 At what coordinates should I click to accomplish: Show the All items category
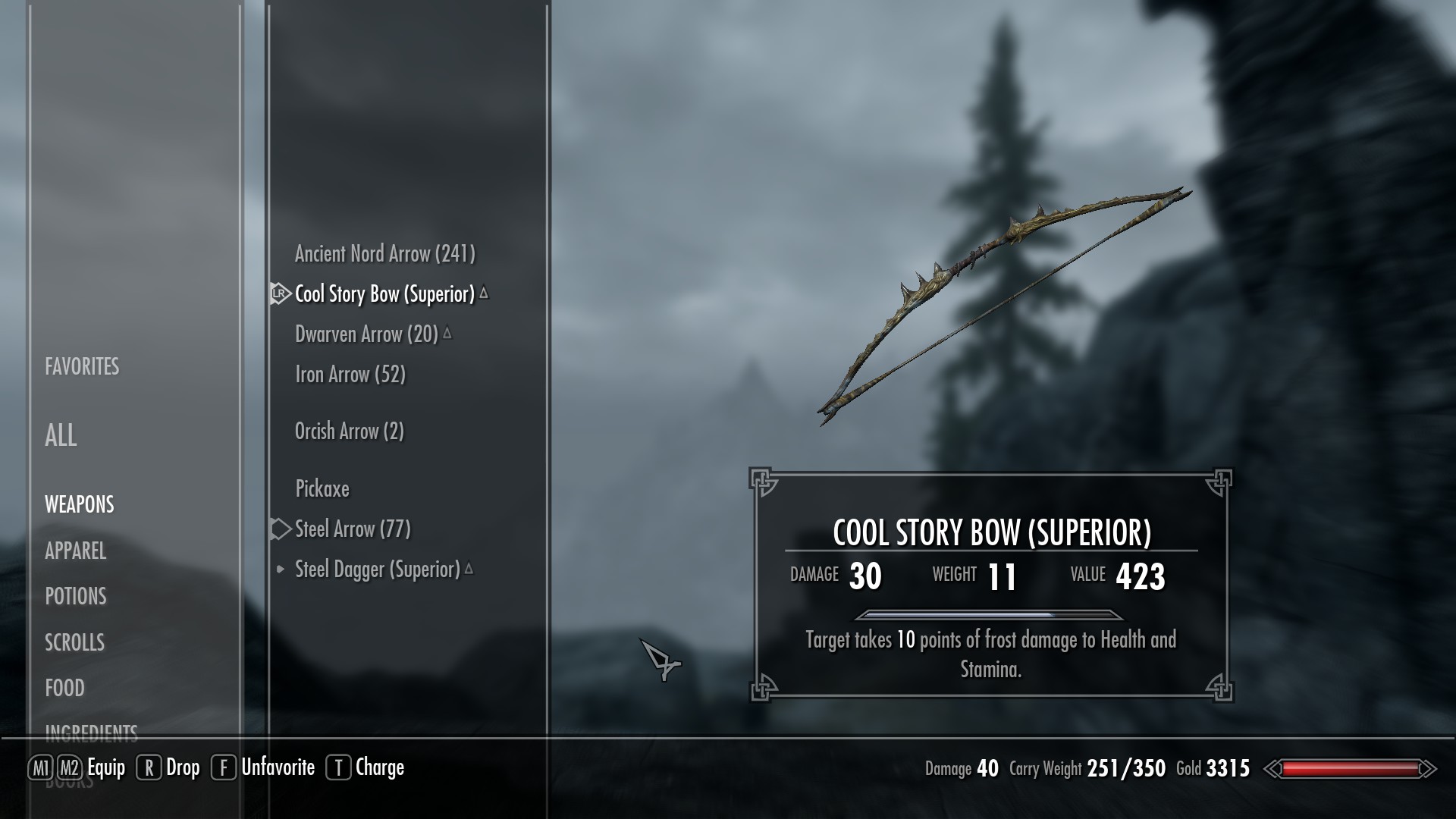coord(61,436)
